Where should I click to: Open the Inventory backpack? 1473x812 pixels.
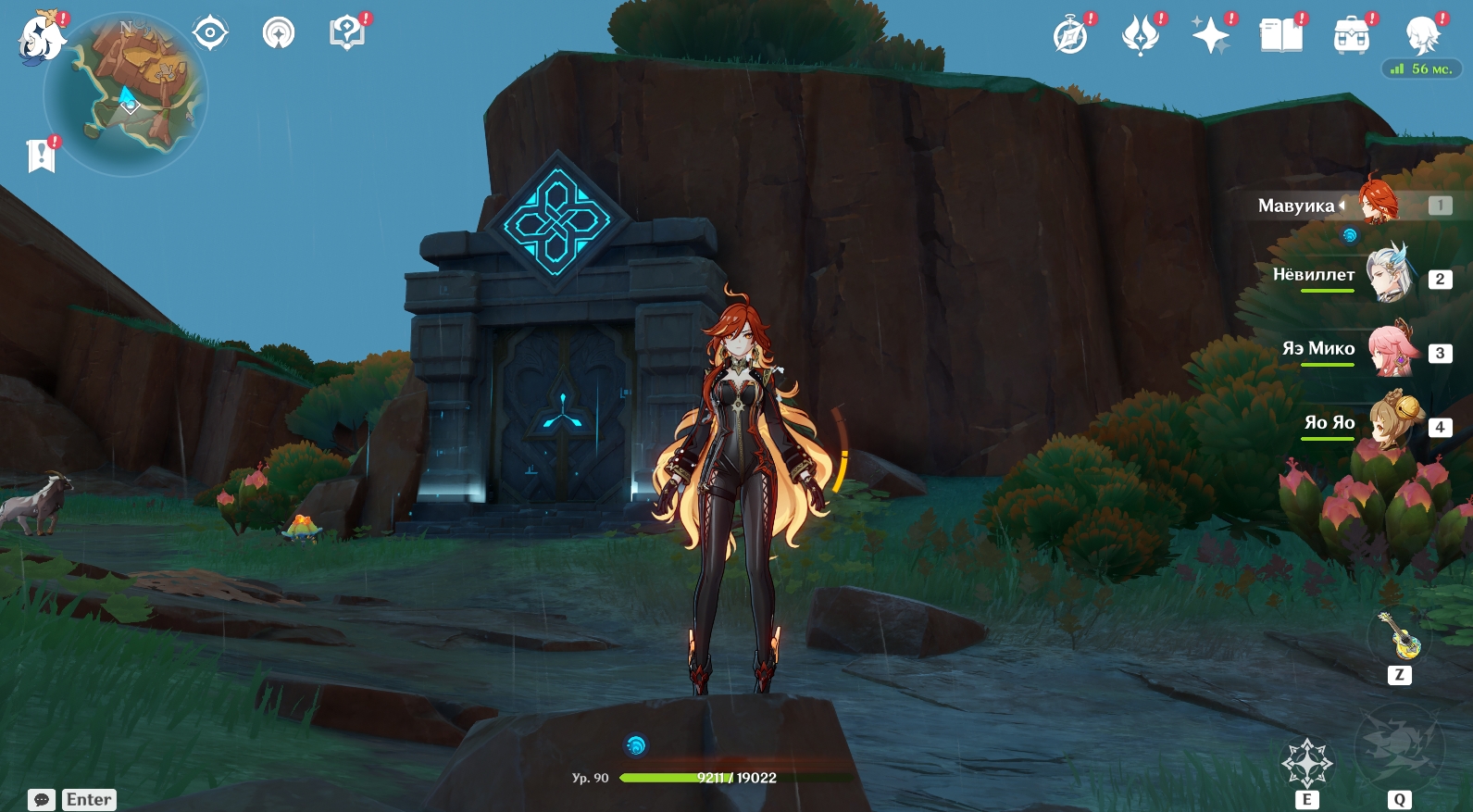pyautogui.click(x=1352, y=37)
